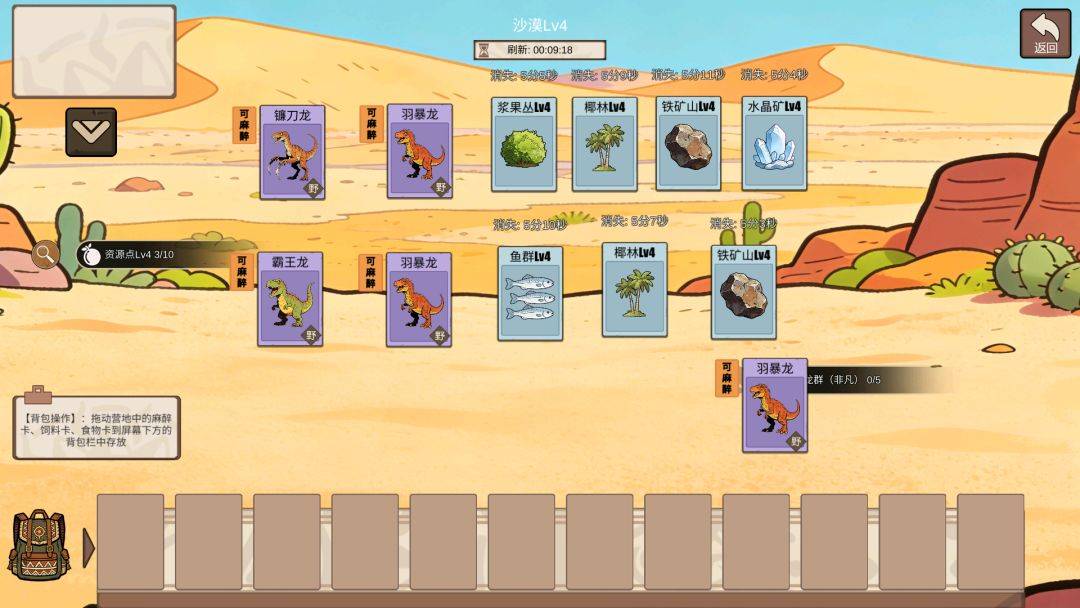The width and height of the screenshot is (1080, 608).
Task: Pick the 浆果丛Lv4 berry bush card
Action: 524,144
